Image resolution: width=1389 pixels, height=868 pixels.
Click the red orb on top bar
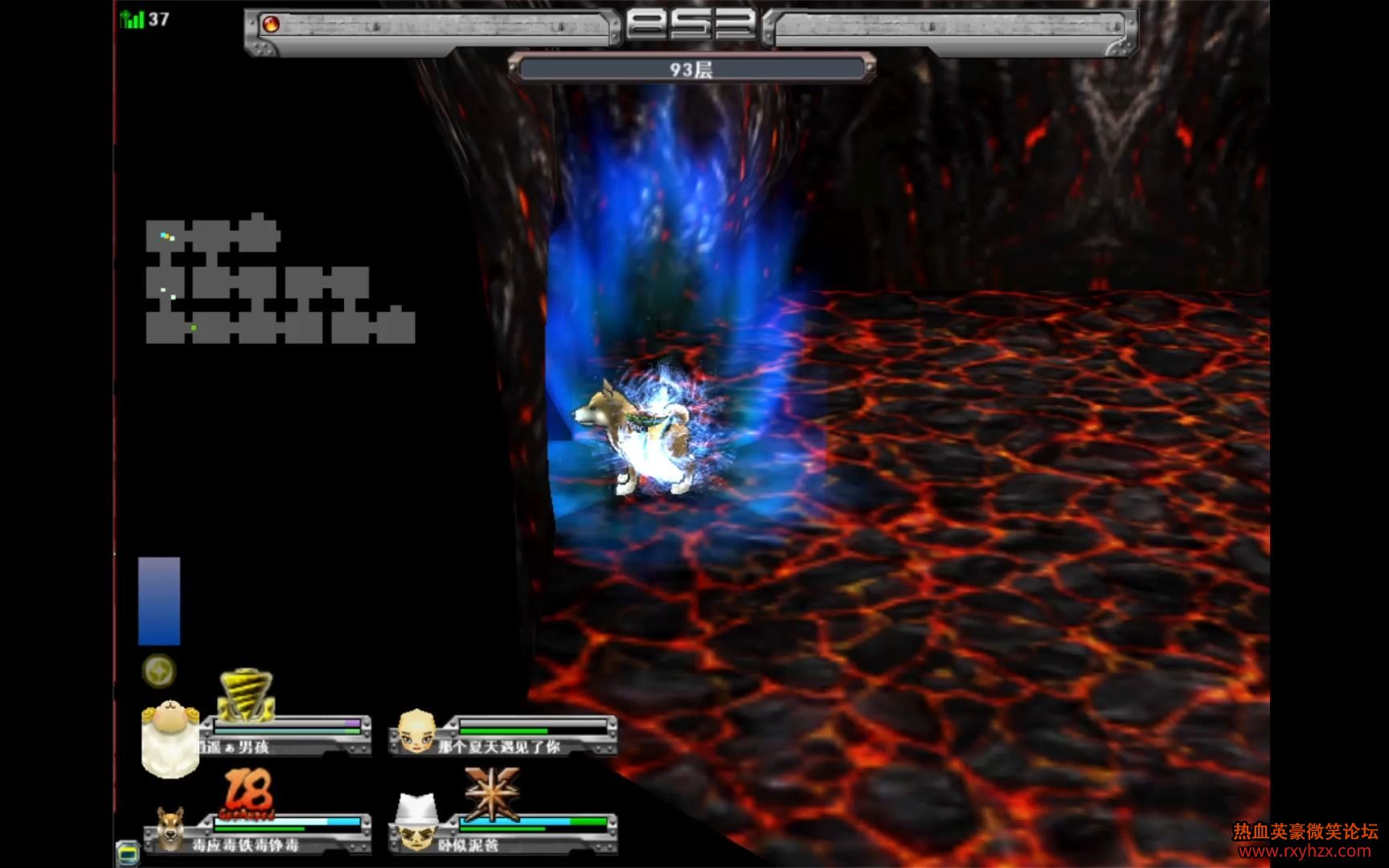(272, 24)
